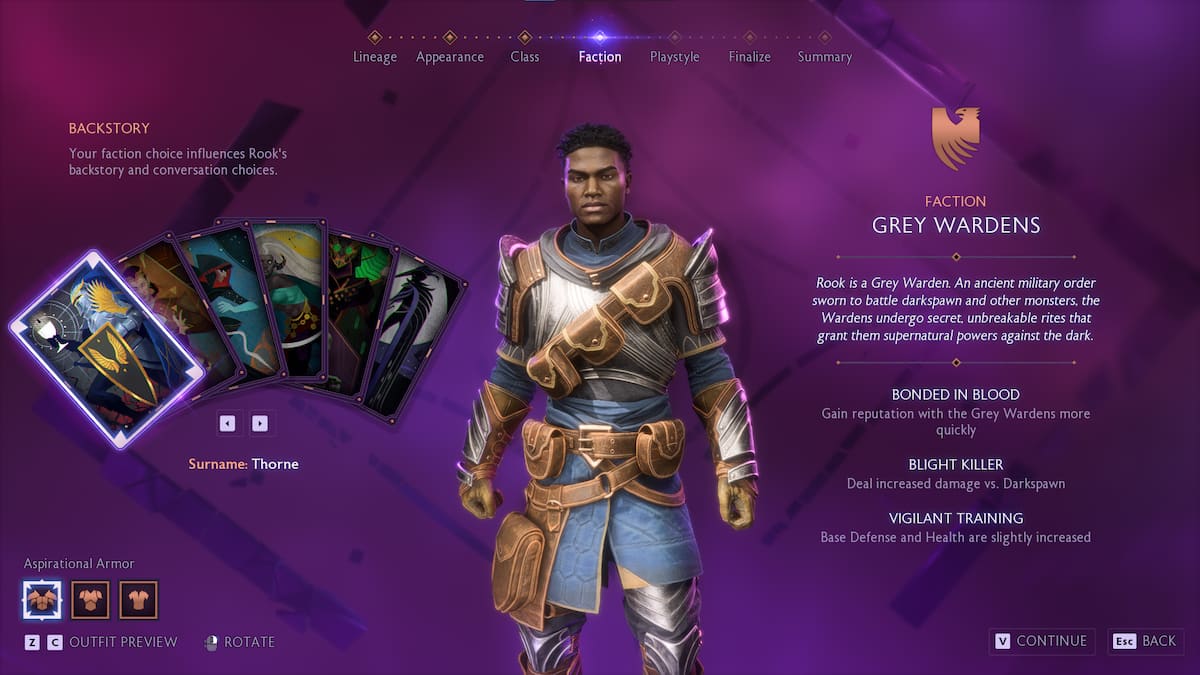Select the Faction step
This screenshot has width=1200, height=675.
point(600,56)
